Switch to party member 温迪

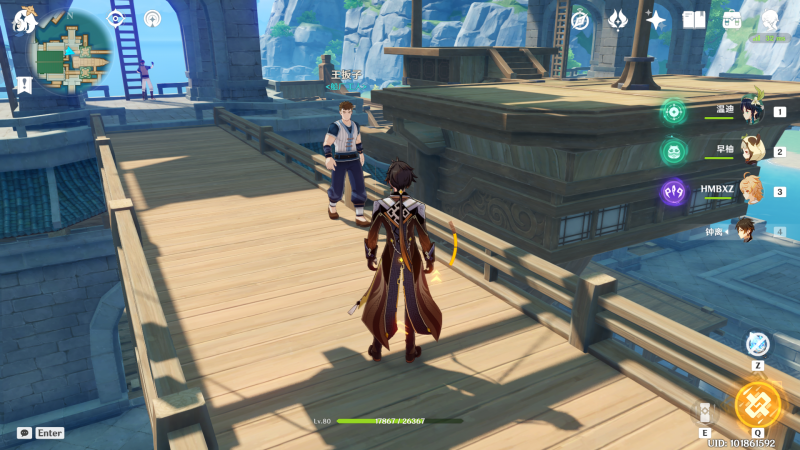coord(750,111)
